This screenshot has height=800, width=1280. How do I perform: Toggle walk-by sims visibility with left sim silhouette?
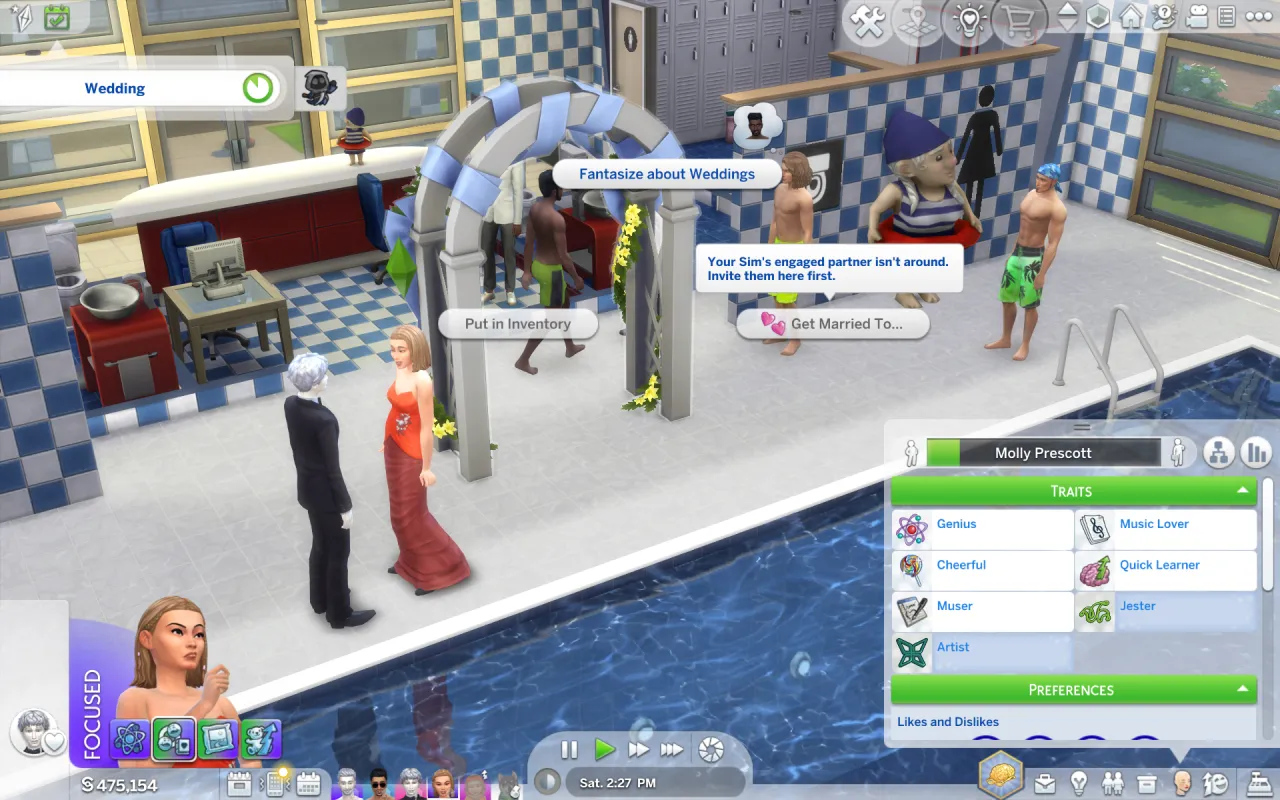point(910,452)
